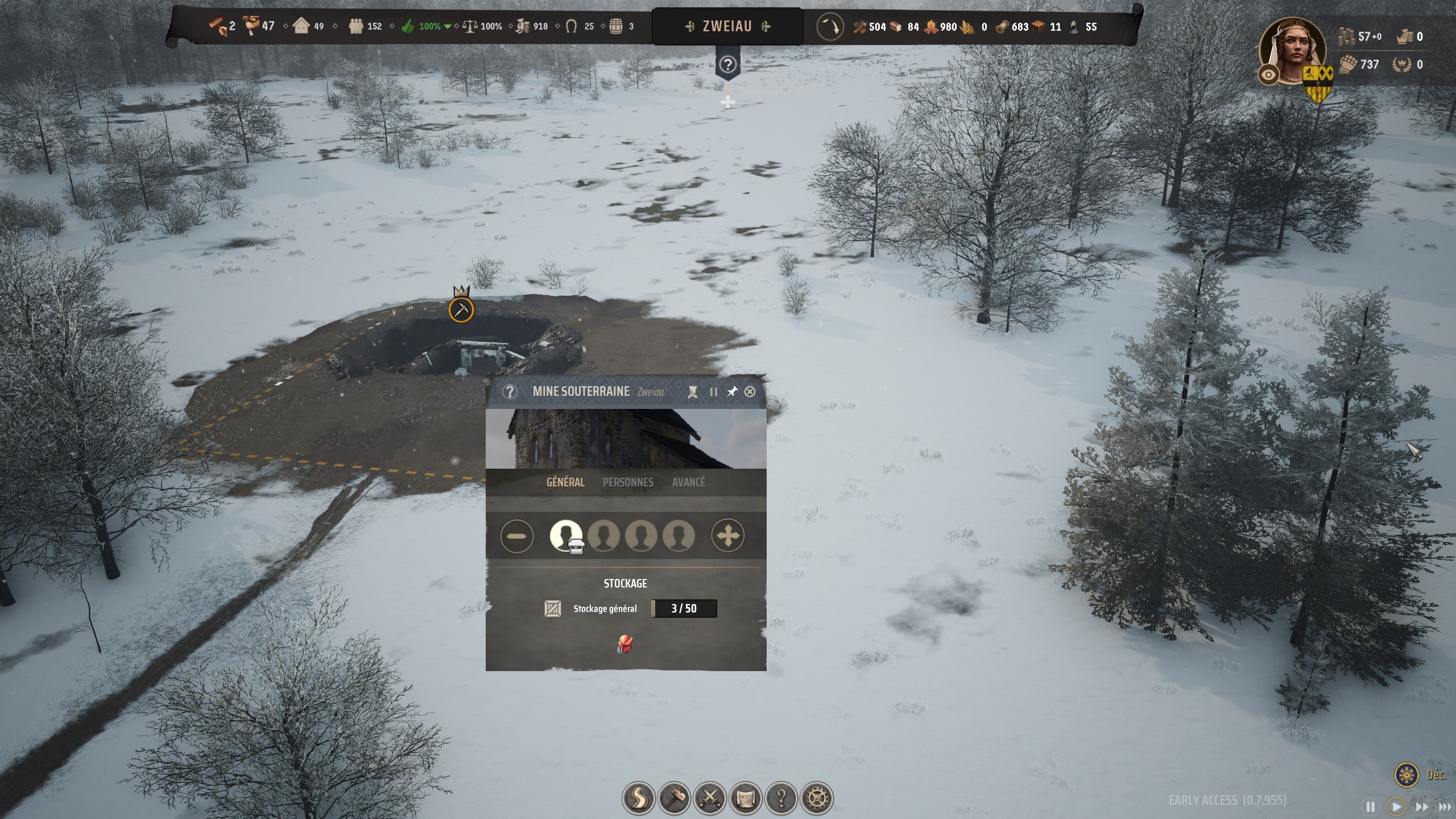Viewport: 1456px width, 819px height.
Task: Open the hammer construction menu
Action: point(674,798)
